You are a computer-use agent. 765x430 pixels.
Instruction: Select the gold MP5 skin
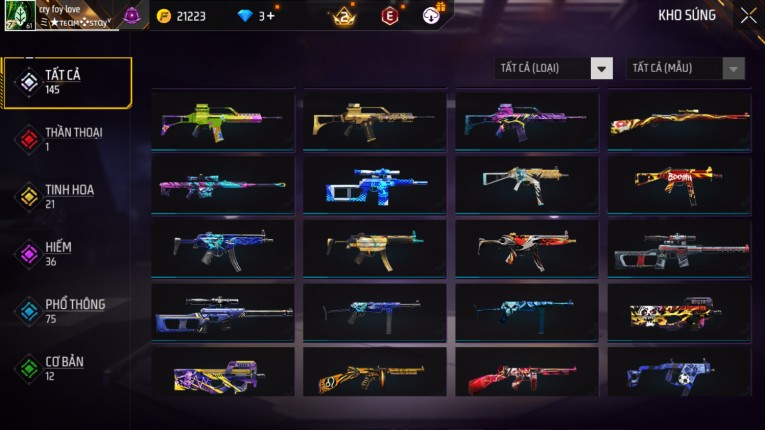click(x=375, y=246)
